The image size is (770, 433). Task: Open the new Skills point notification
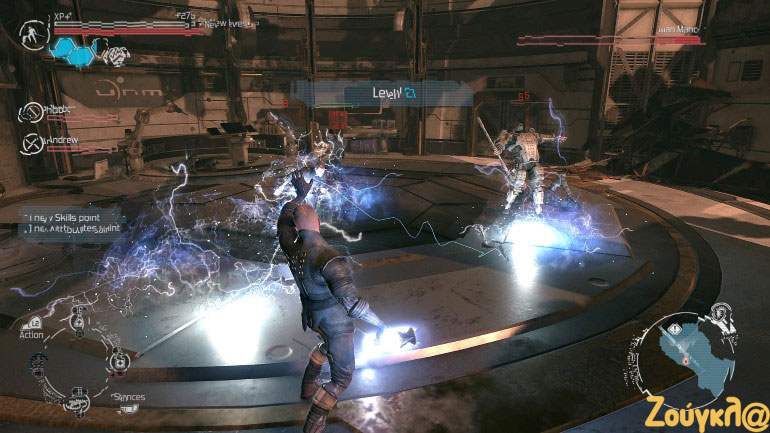(70, 215)
